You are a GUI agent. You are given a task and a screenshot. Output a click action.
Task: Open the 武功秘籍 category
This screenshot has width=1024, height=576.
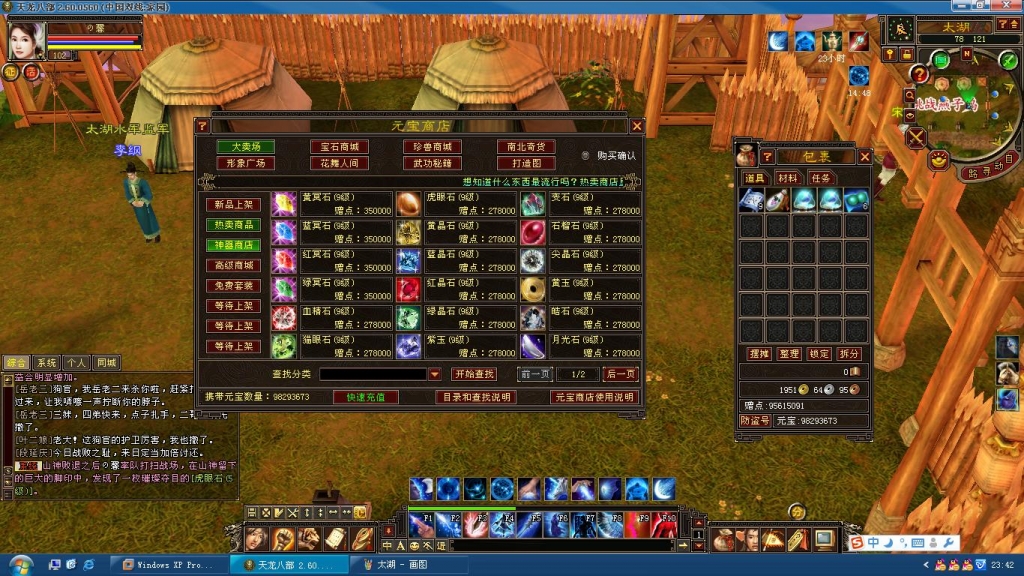(433, 163)
